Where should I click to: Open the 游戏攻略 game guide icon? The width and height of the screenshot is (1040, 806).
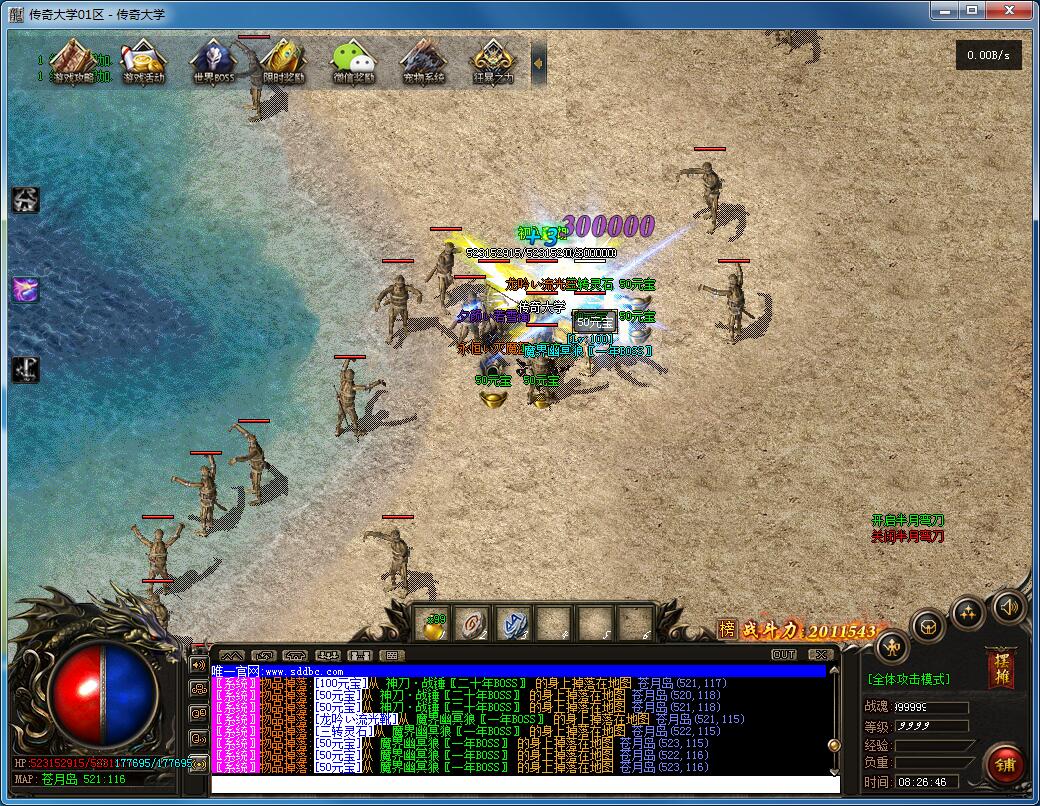pyautogui.click(x=74, y=61)
